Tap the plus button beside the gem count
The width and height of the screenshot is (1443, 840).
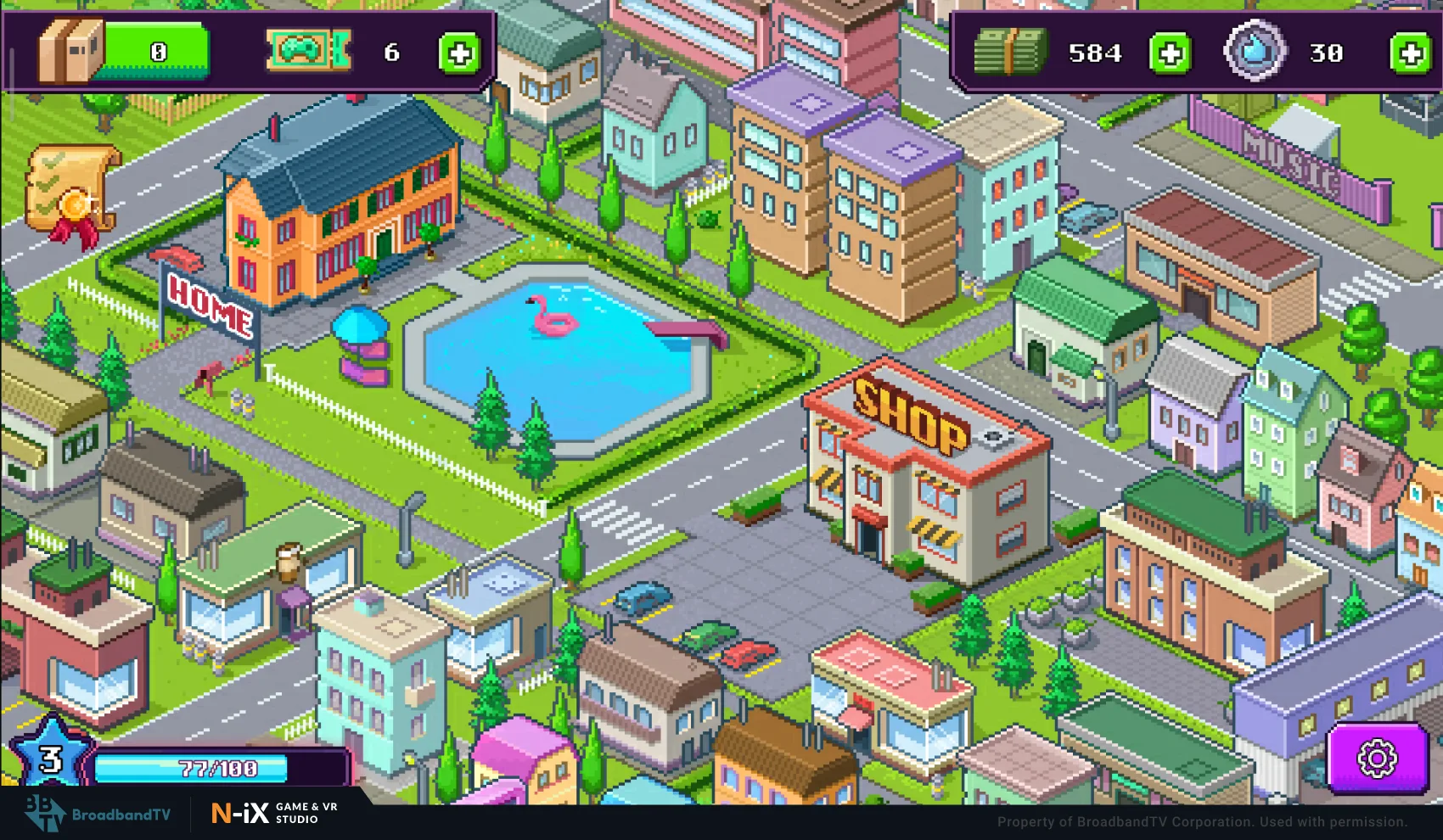coord(1411,53)
